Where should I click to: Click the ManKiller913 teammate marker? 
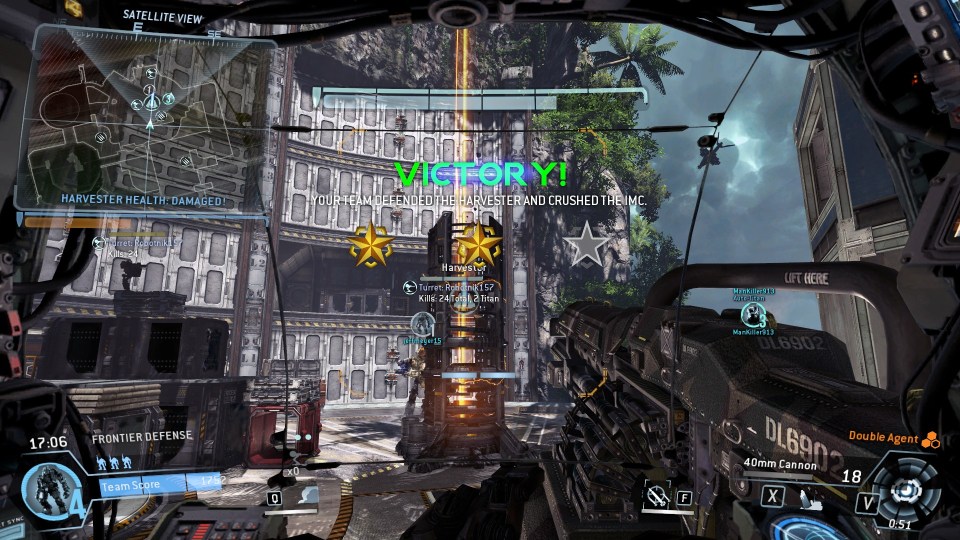(759, 316)
